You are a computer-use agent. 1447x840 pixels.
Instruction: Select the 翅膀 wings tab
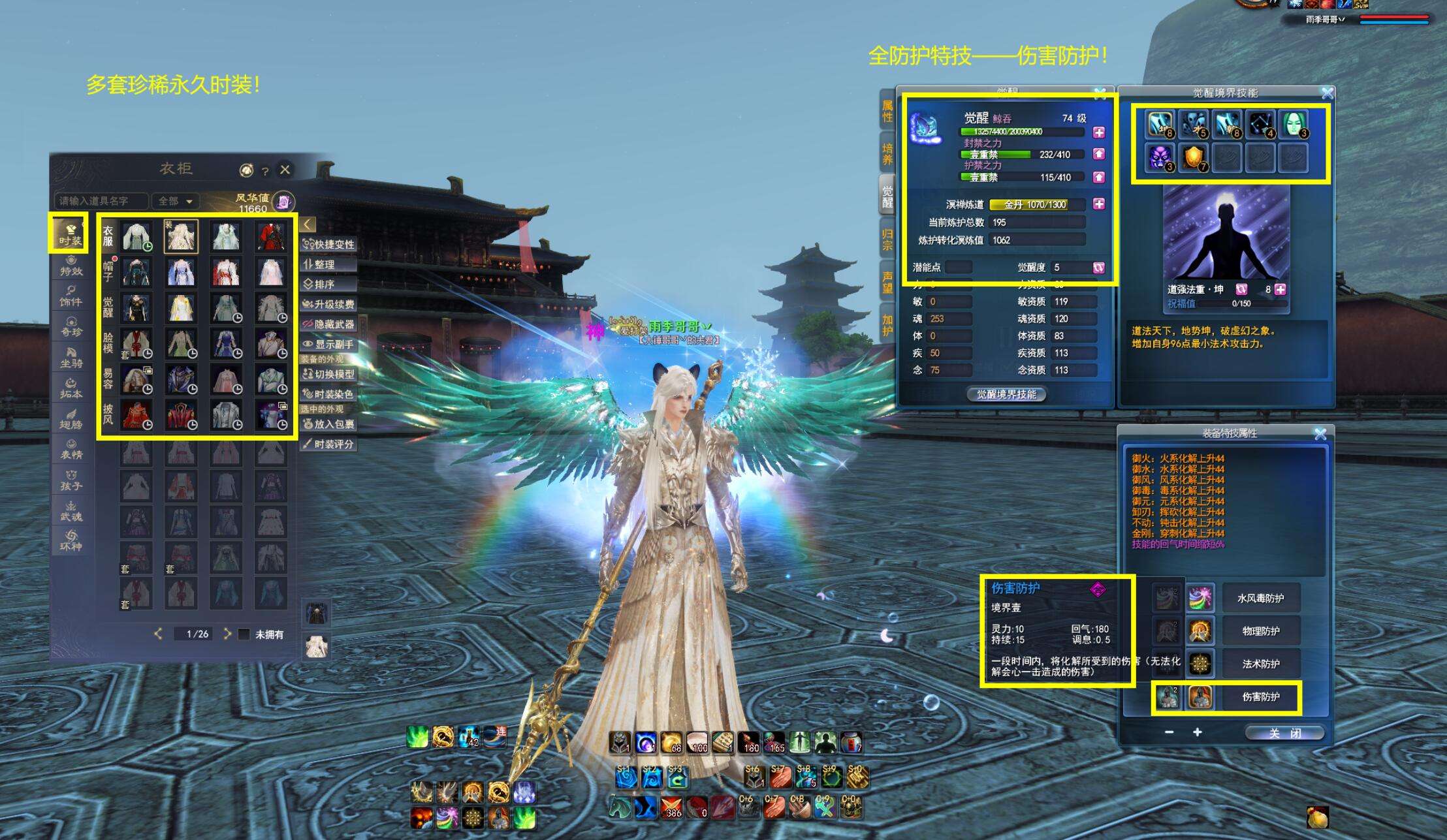(x=71, y=419)
